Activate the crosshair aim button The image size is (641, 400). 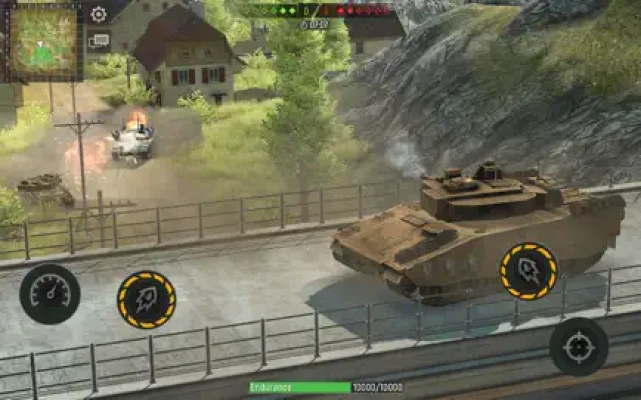coord(578,346)
